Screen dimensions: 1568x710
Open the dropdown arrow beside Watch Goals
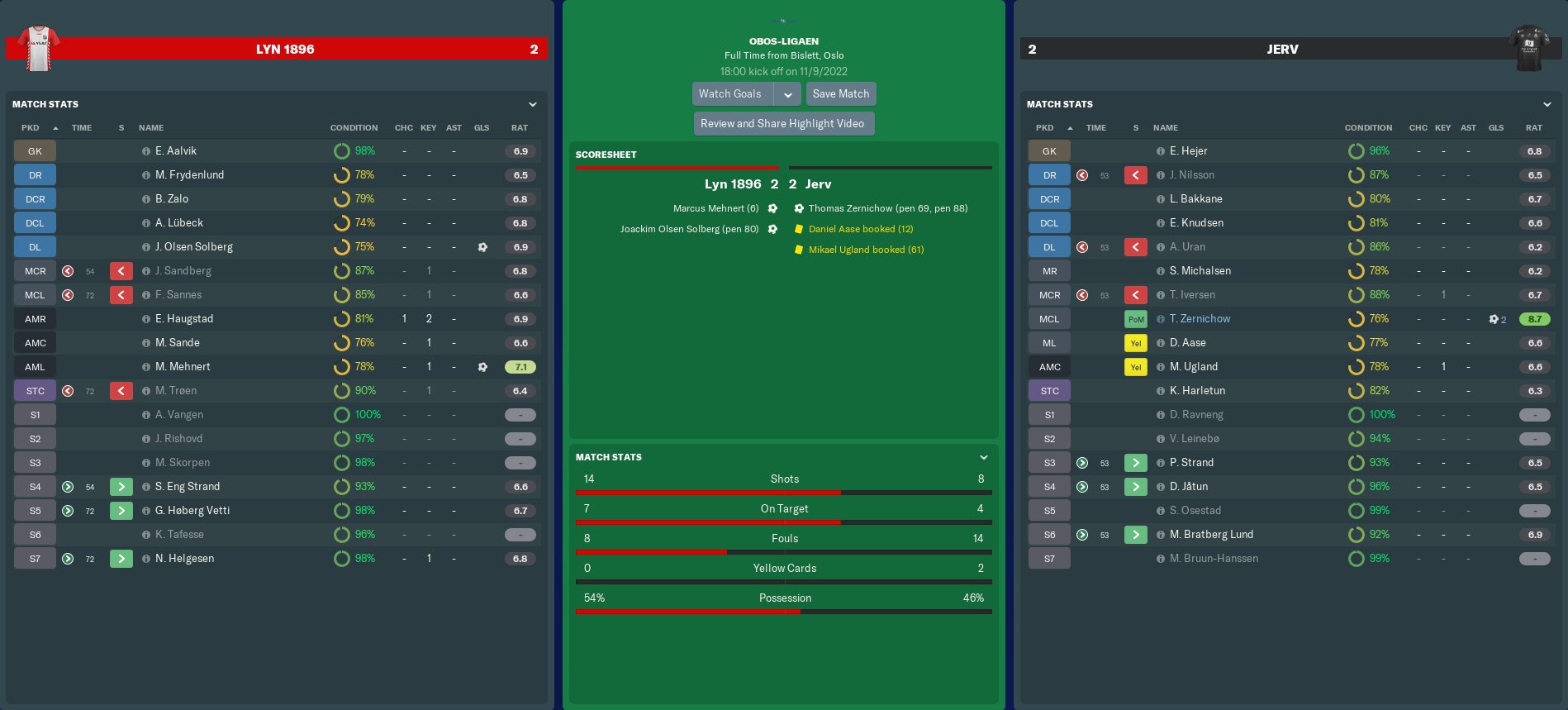(788, 94)
